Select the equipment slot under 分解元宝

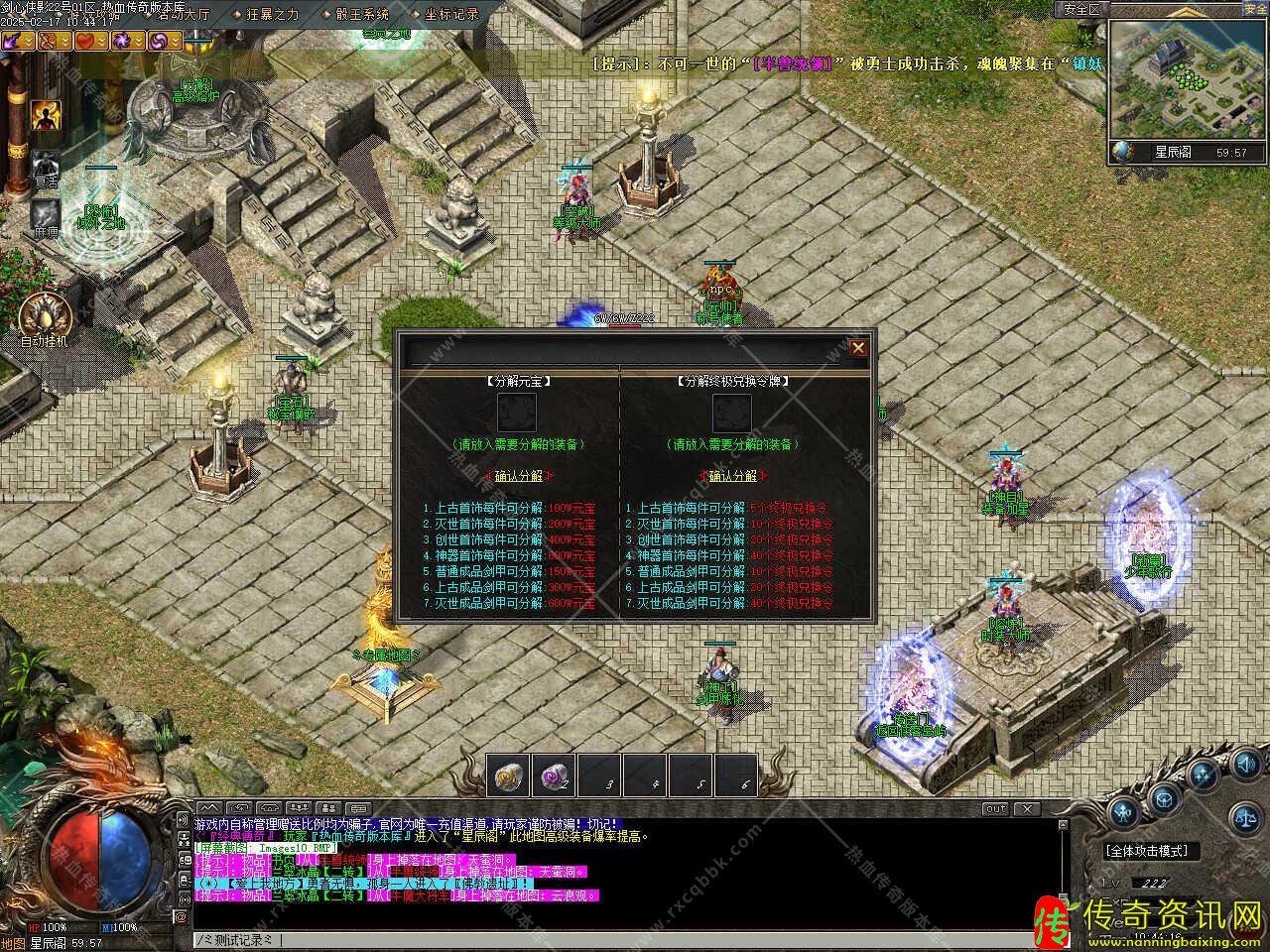(x=517, y=413)
